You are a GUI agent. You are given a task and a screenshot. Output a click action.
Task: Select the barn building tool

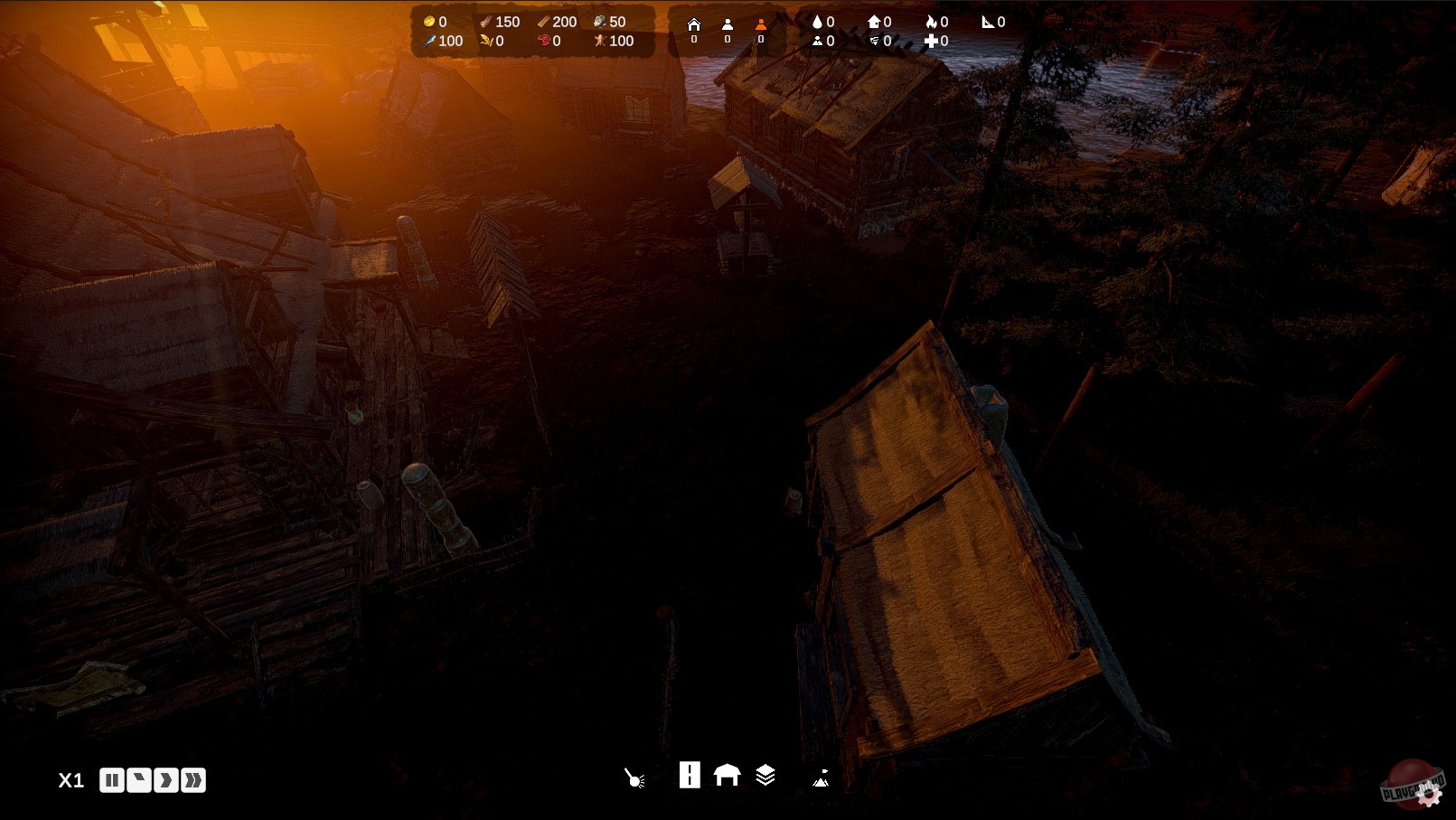[x=728, y=775]
